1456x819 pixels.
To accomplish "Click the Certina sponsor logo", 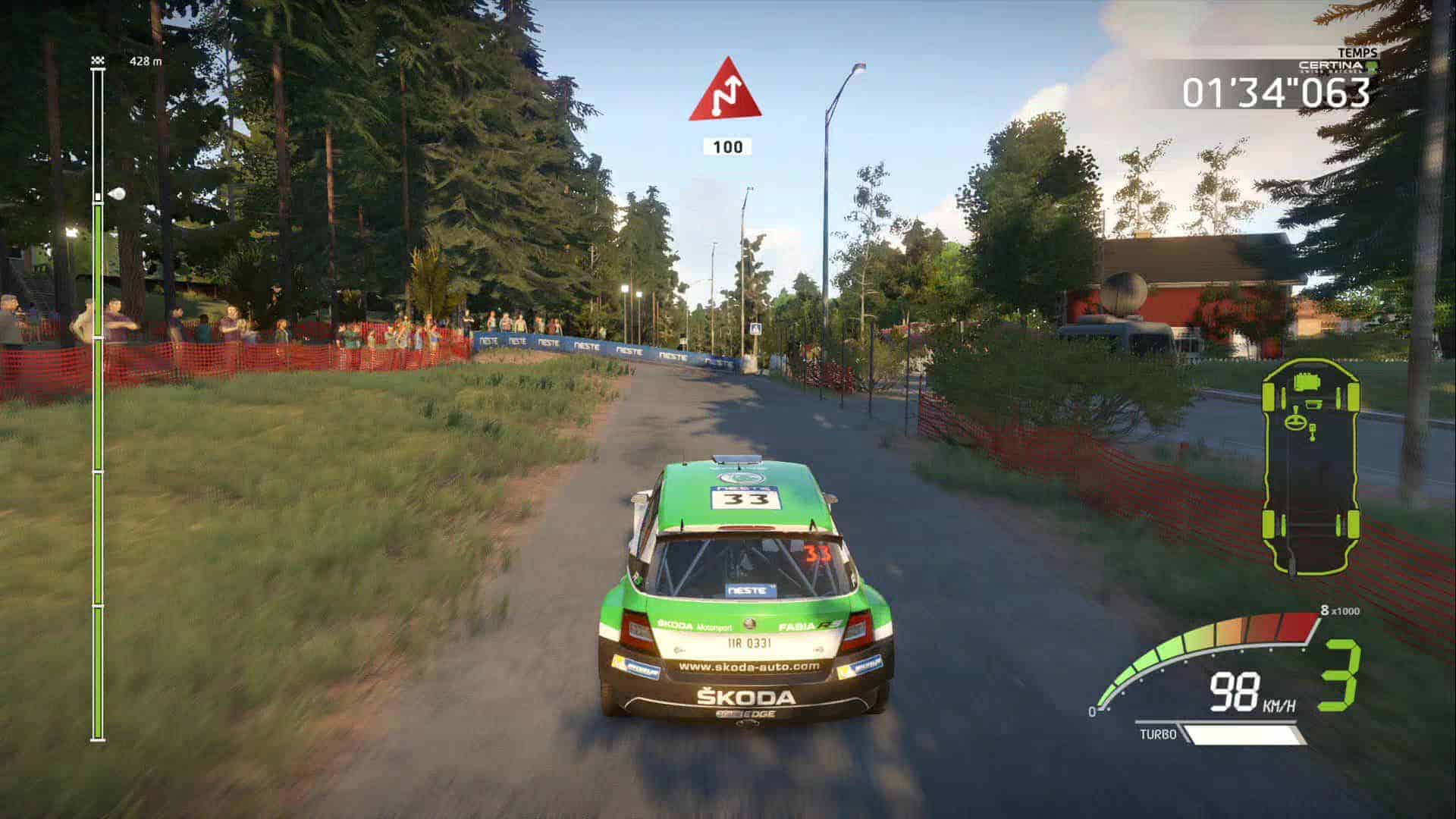I will click(1336, 67).
